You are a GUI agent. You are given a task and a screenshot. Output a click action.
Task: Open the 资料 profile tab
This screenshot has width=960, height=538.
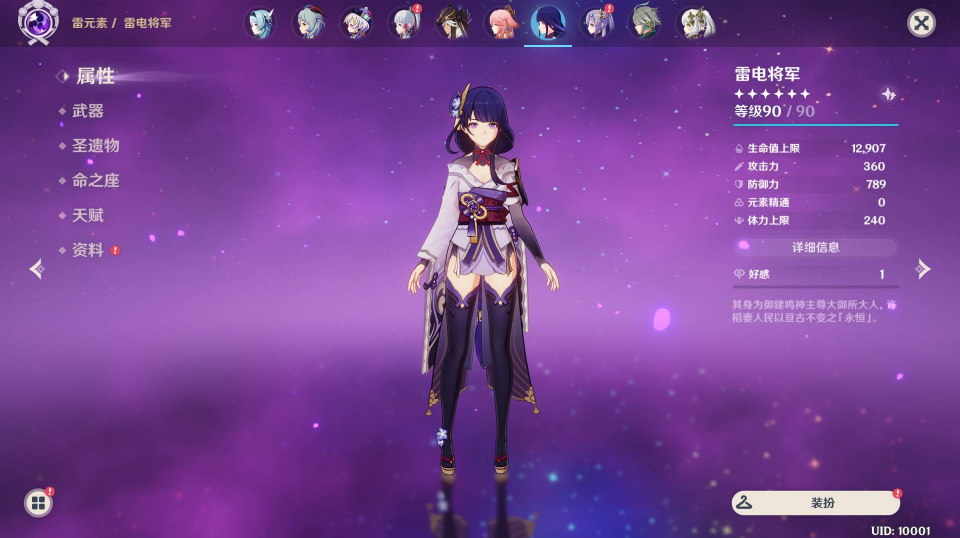(x=88, y=251)
